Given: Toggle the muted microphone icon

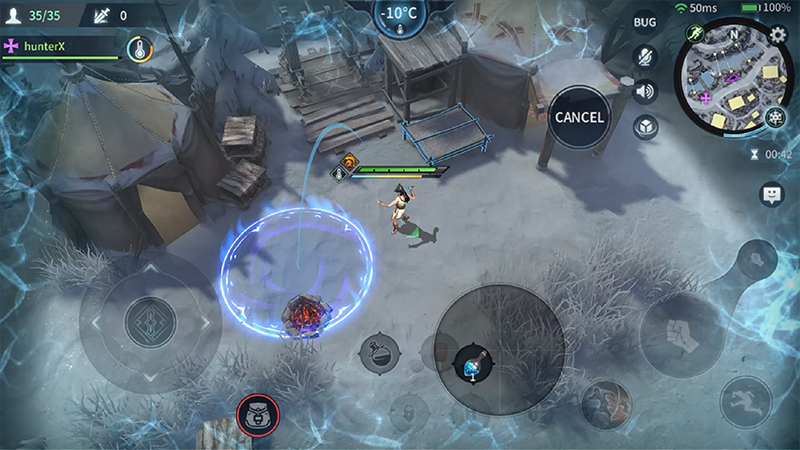Looking at the screenshot, I should point(645,56).
